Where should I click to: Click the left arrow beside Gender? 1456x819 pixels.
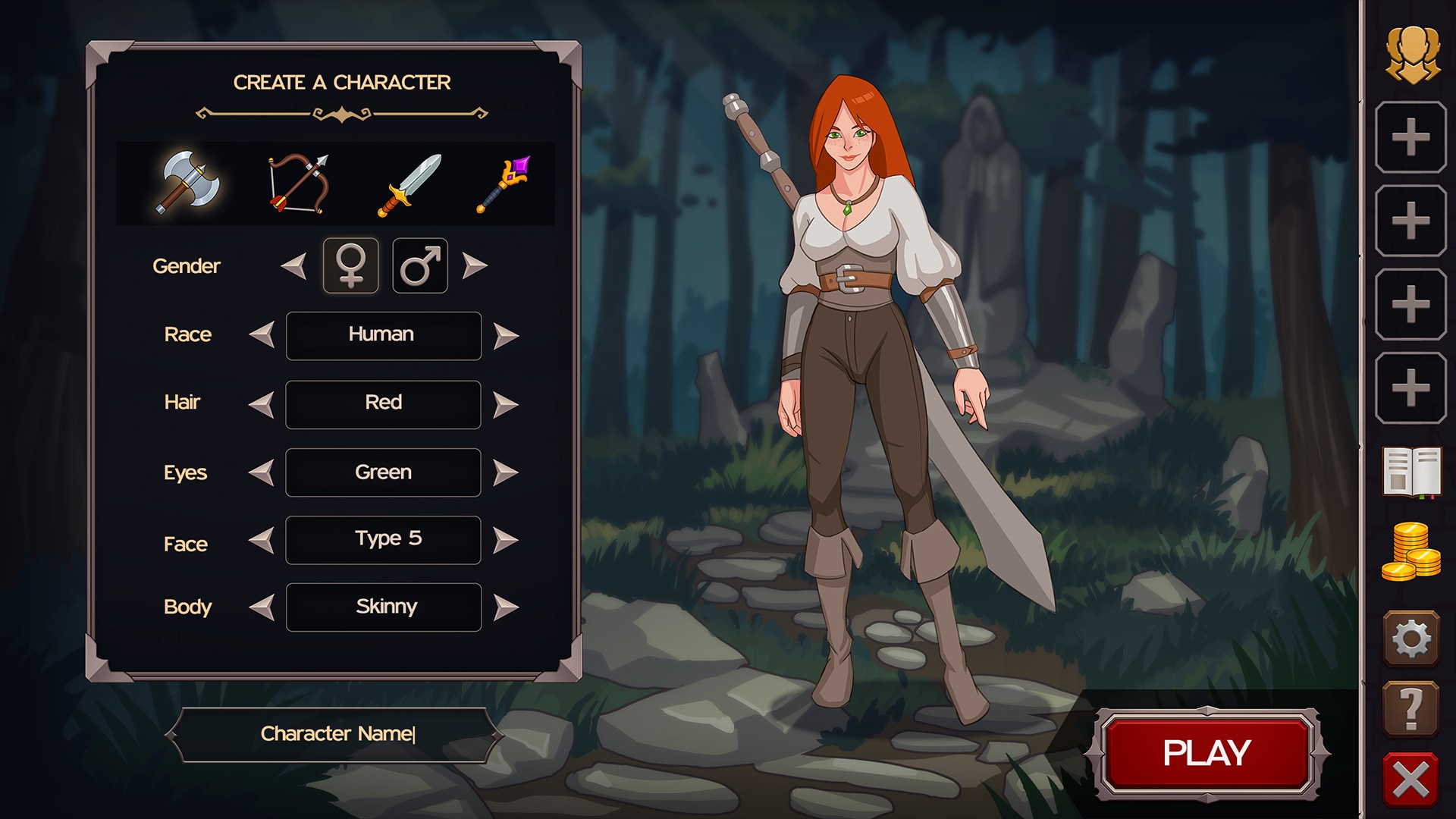point(292,266)
